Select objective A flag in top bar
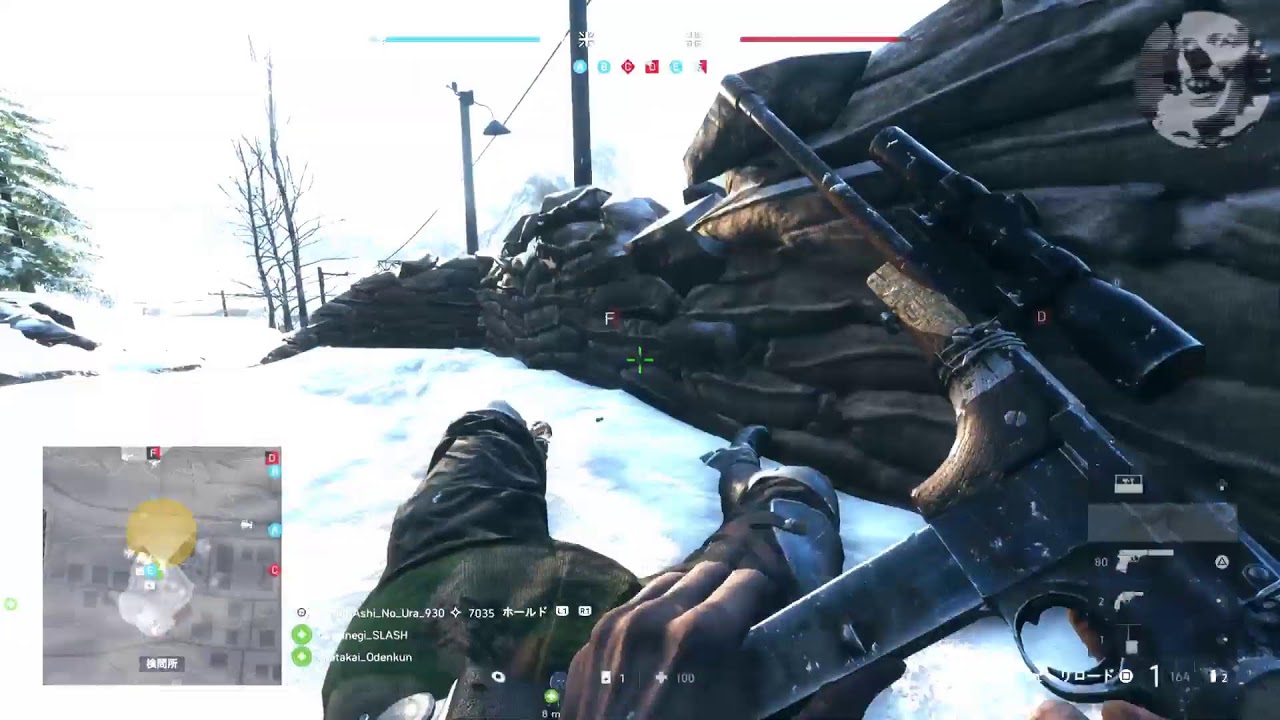 (580, 67)
